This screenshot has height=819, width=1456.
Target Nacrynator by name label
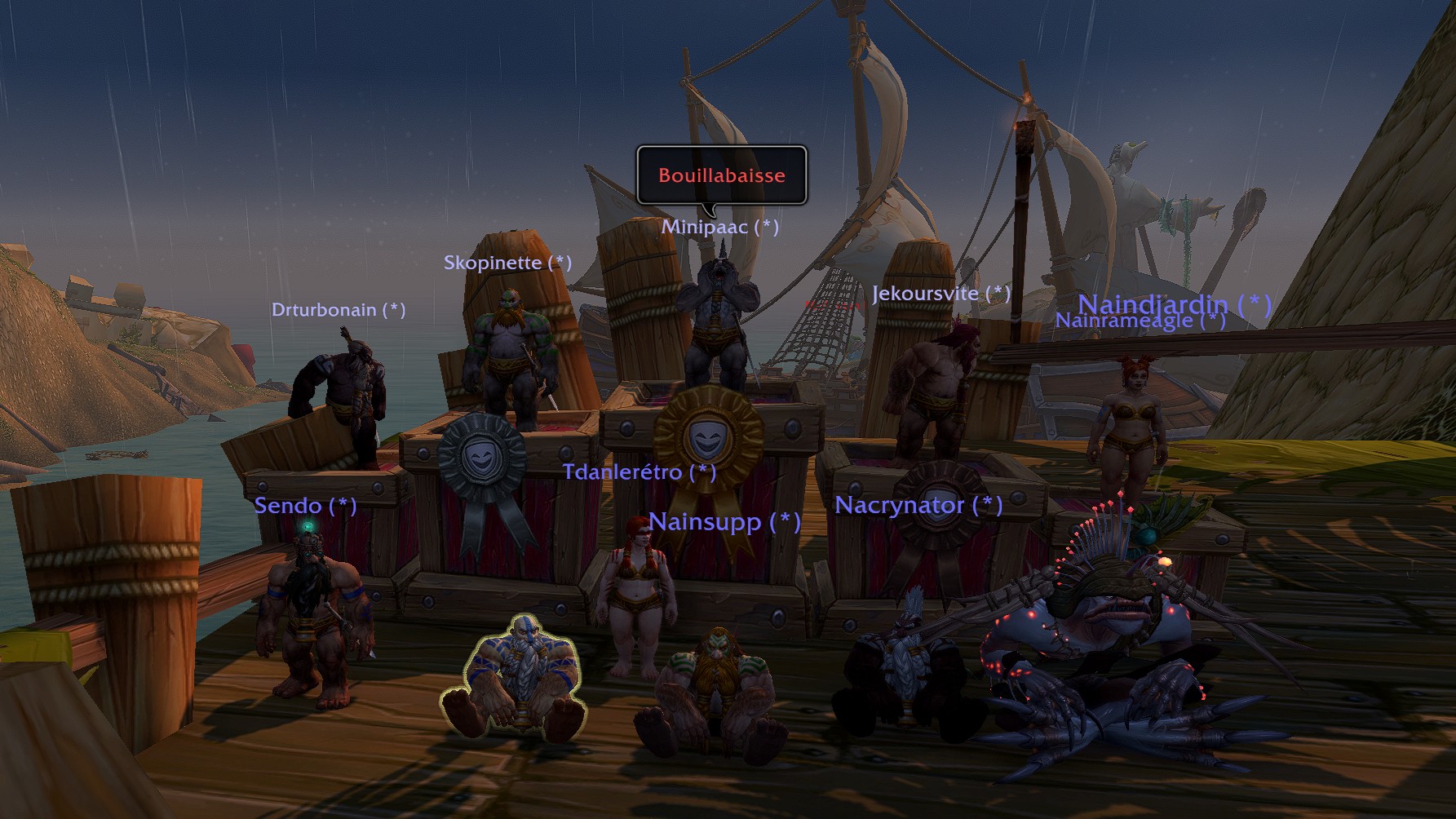[918, 506]
